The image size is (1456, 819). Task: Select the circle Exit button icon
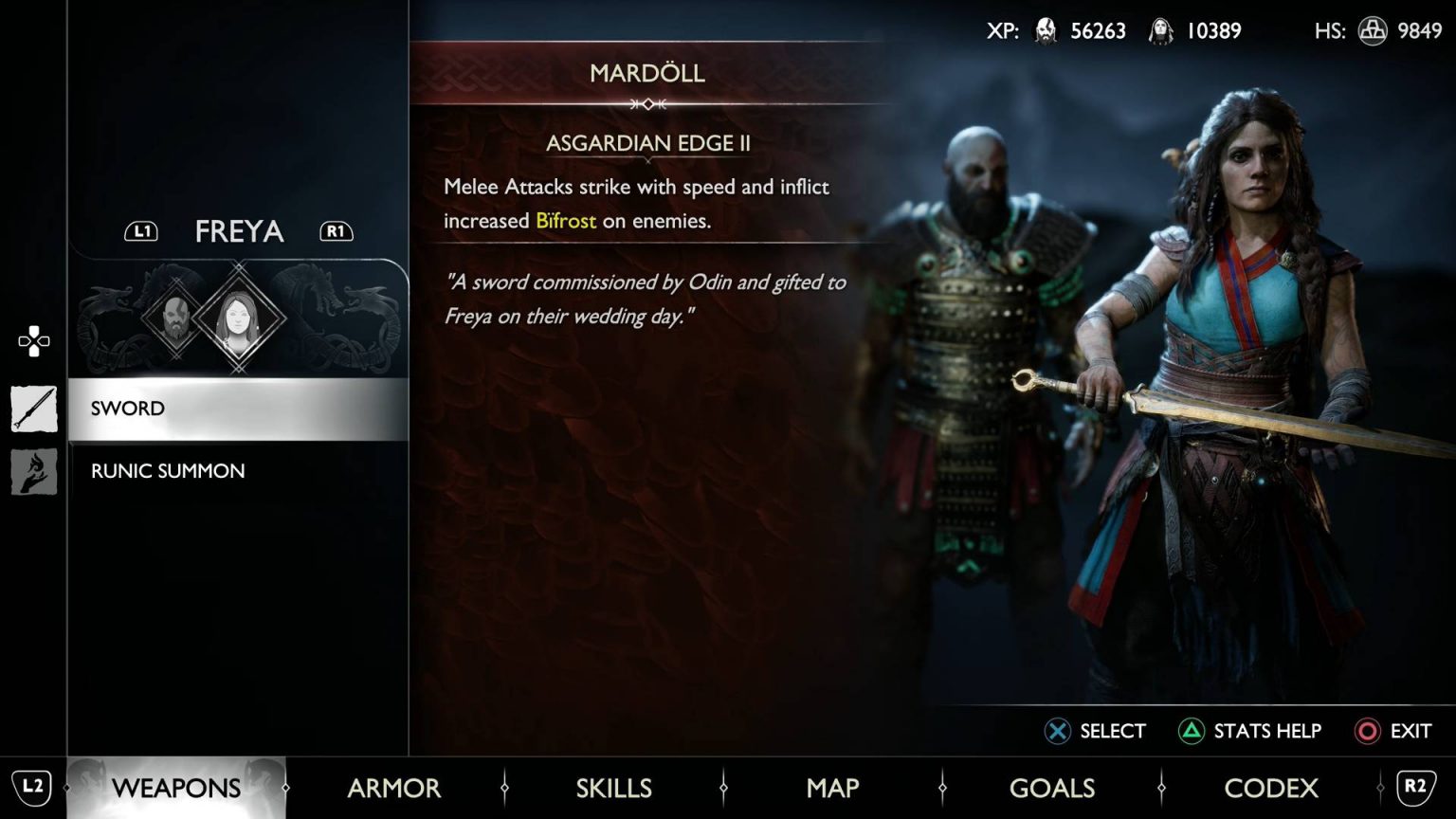click(x=1367, y=731)
